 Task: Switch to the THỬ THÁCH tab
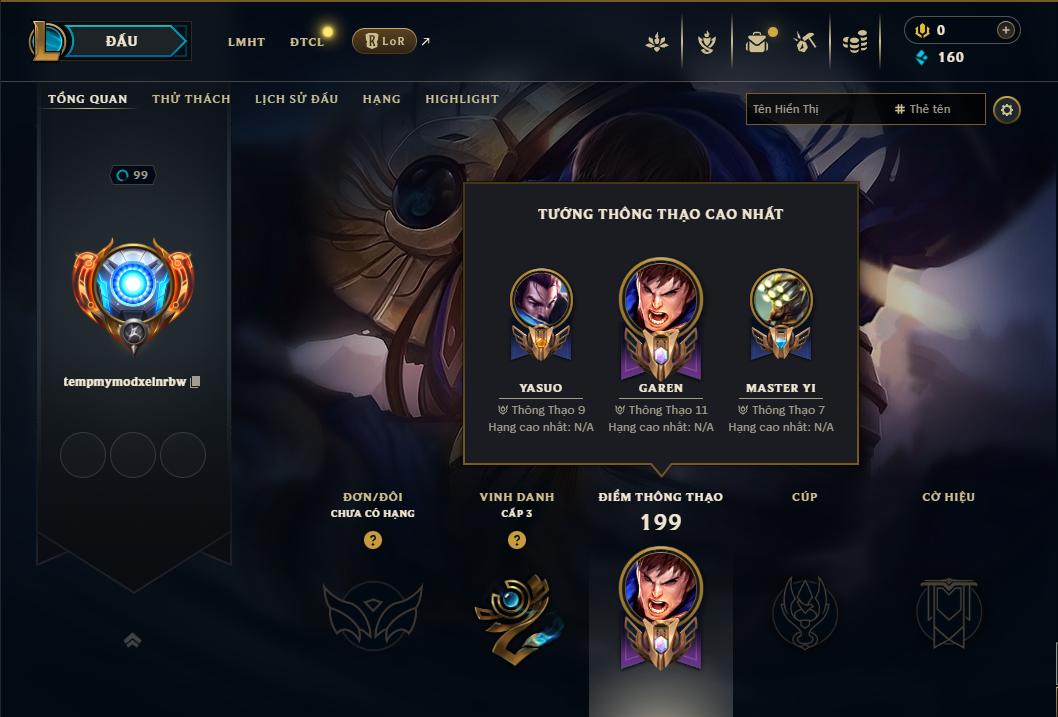[x=191, y=99]
